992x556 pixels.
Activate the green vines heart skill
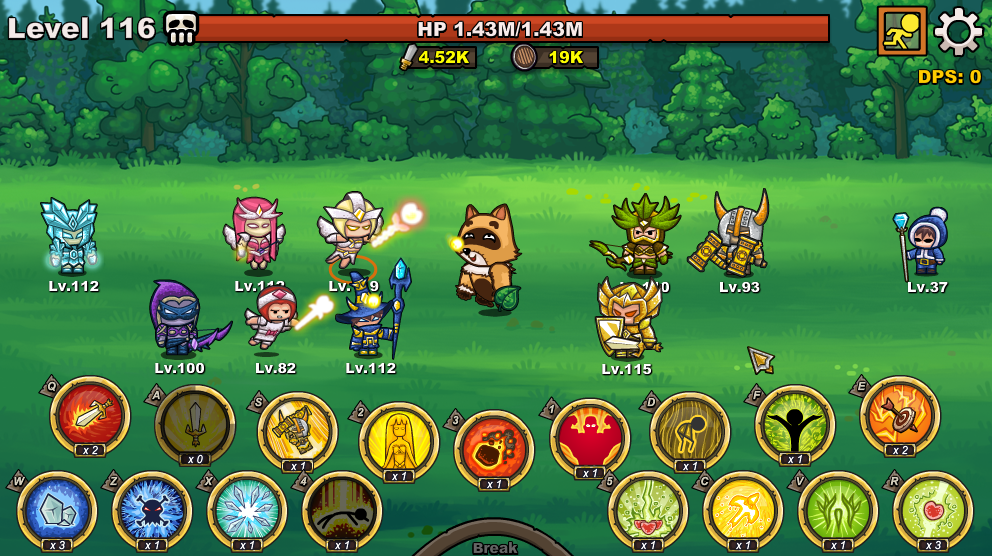648,511
